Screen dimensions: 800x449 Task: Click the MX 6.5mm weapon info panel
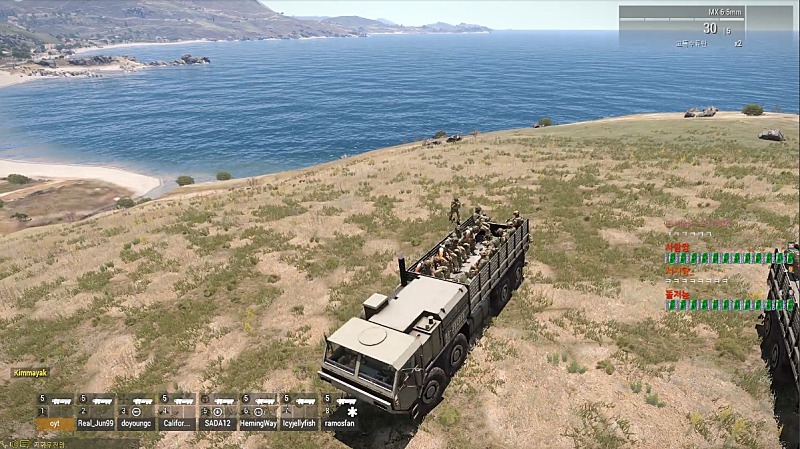(x=705, y=27)
